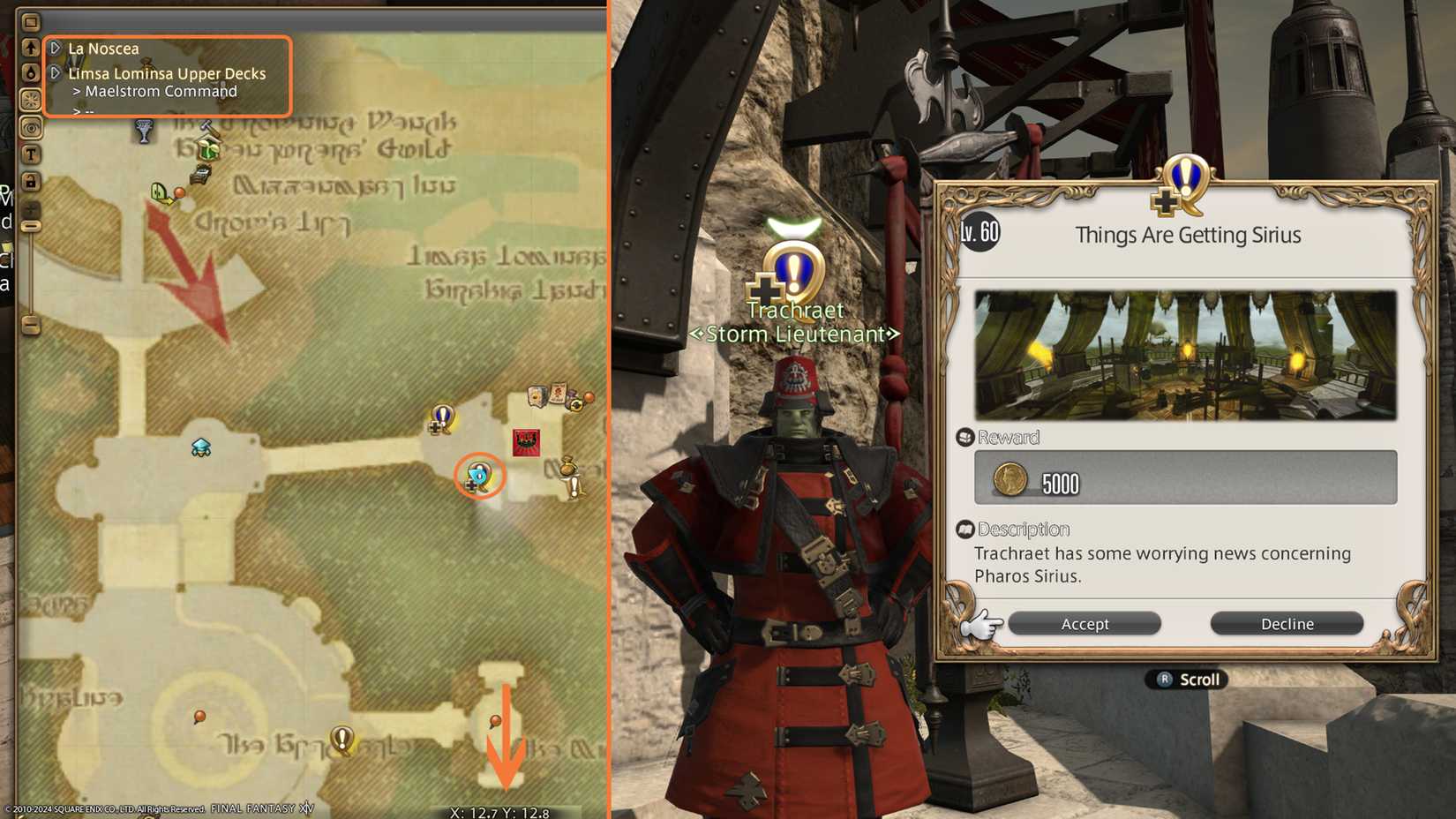
Task: Click the blue aethernet shard marker on map
Action: [x=202, y=447]
